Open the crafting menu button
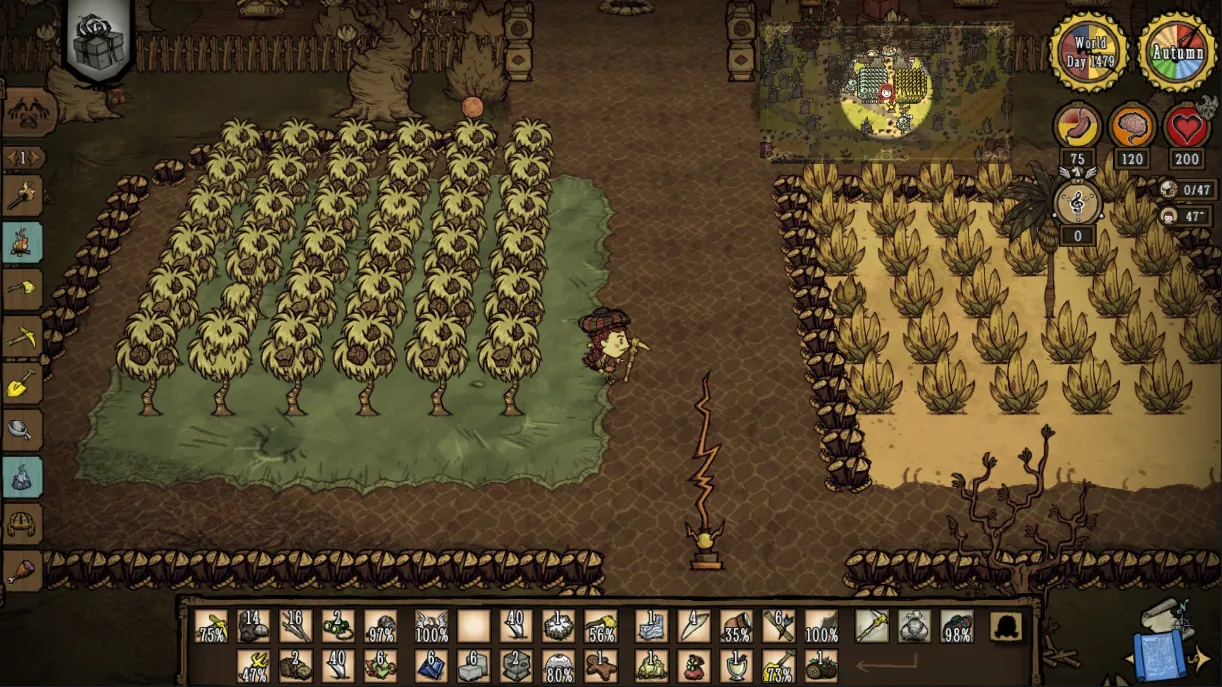This screenshot has height=687, width=1222. tap(29, 110)
